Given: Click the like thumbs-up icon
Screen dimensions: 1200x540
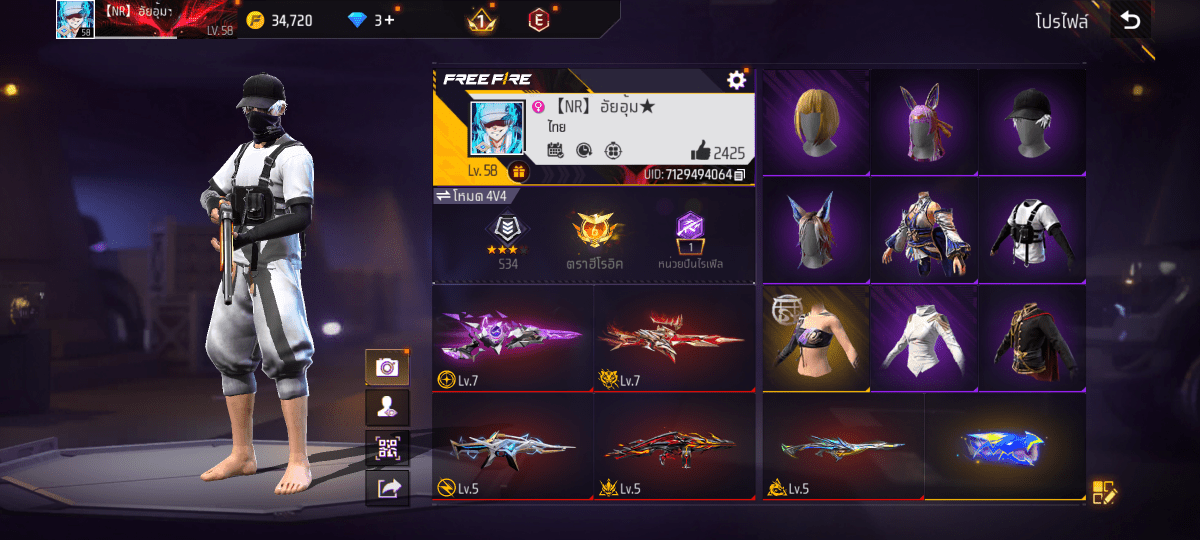Looking at the screenshot, I should point(700,152).
